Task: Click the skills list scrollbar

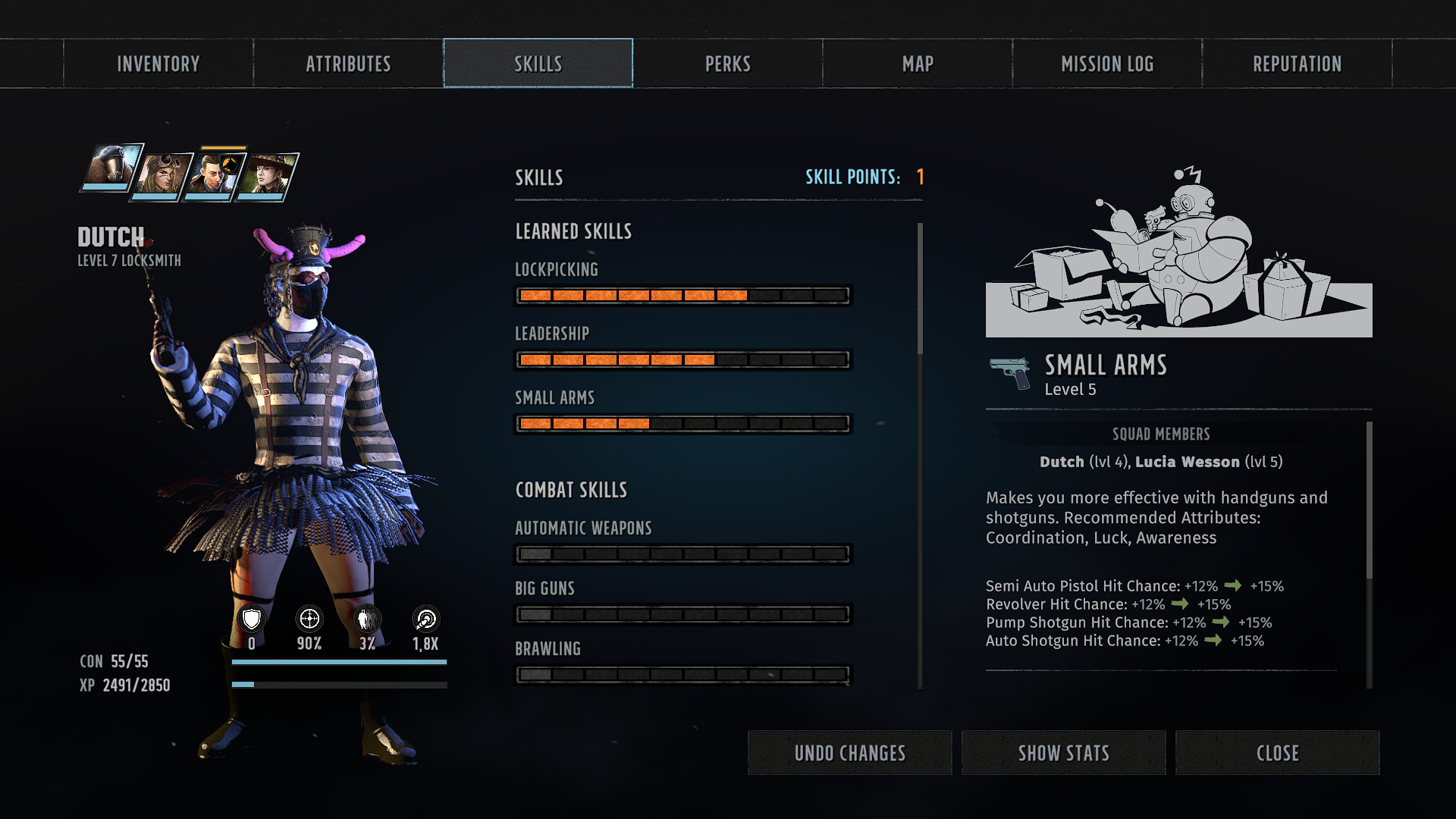Action: tap(920, 289)
